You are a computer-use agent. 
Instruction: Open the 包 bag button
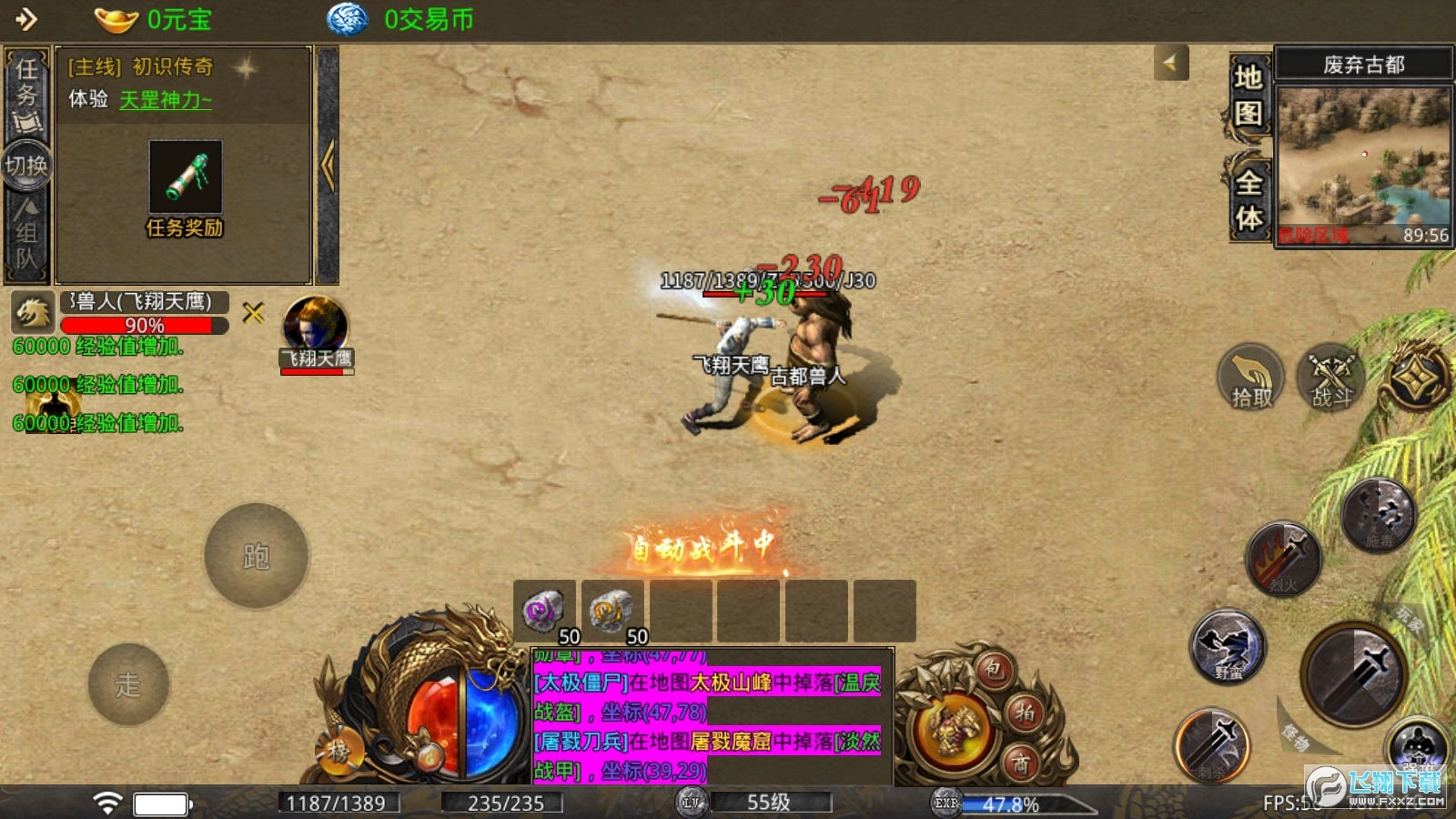pos(994,671)
